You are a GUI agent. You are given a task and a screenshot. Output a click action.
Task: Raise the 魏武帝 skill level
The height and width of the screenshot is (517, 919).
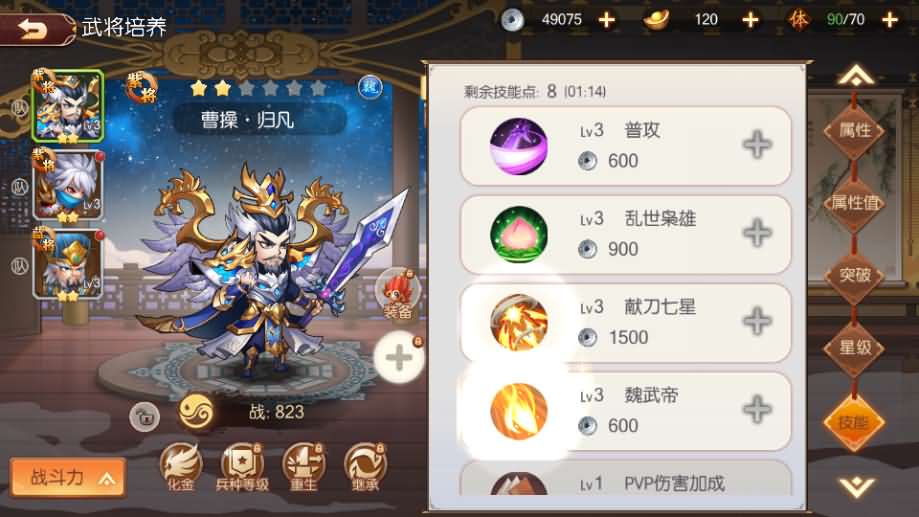[757, 409]
